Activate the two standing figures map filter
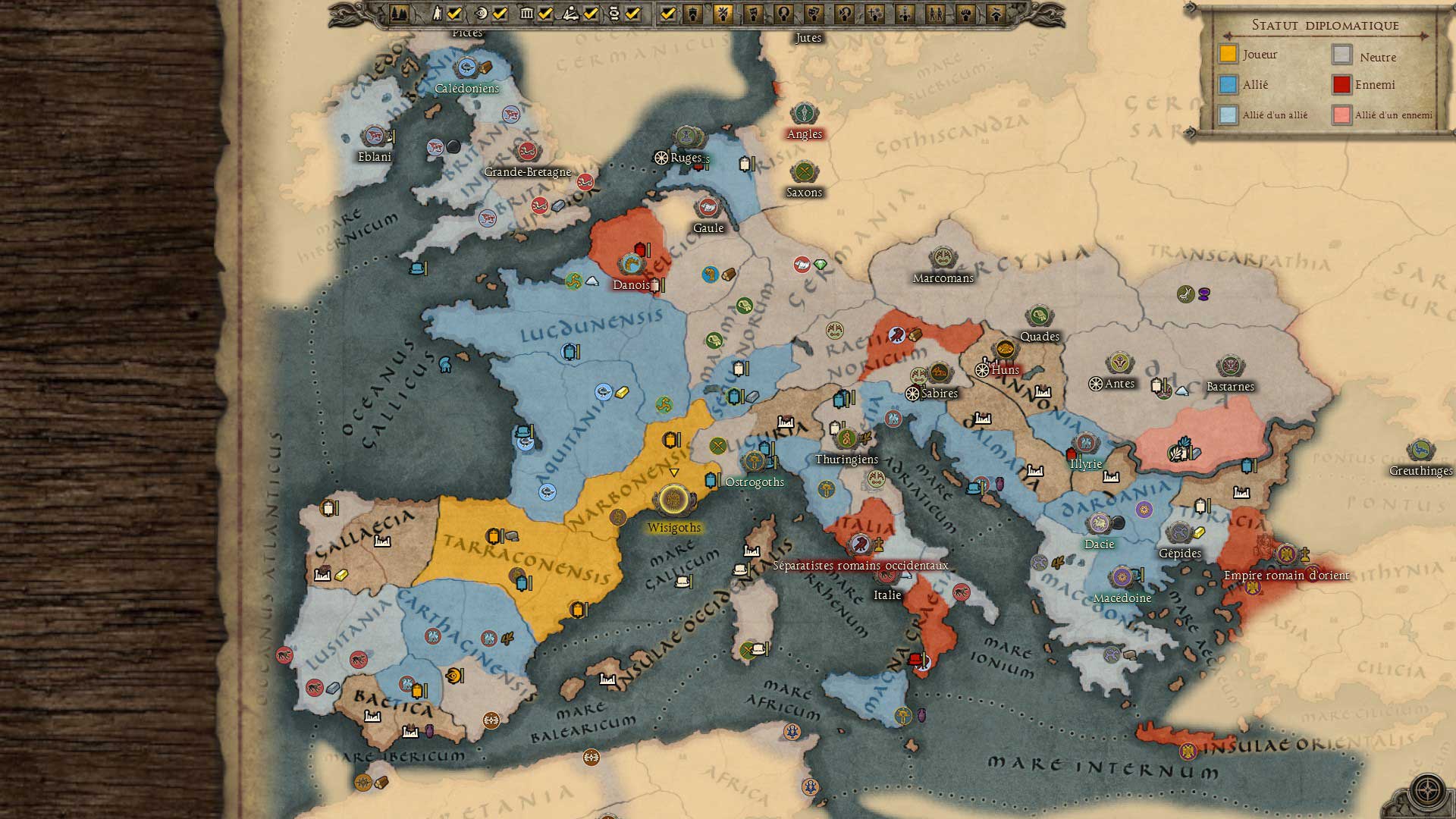Screen dimensions: 1456x819 (x=935, y=13)
